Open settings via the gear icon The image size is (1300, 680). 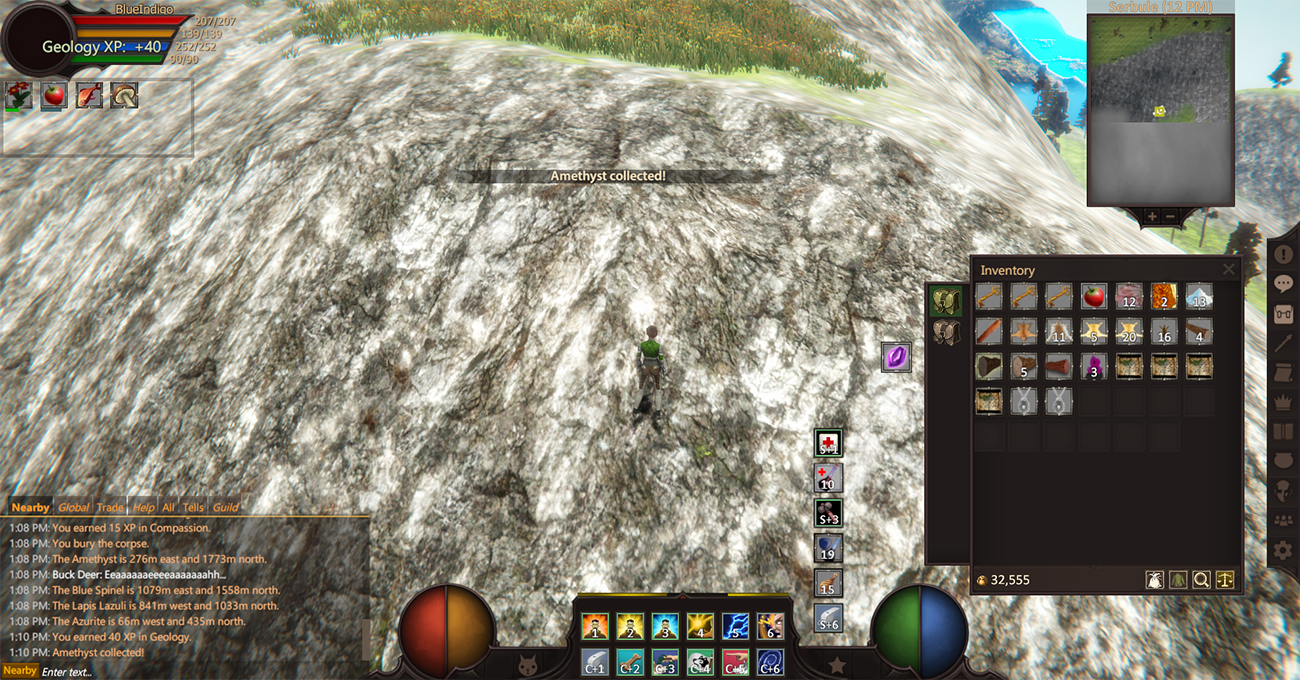tap(1283, 550)
